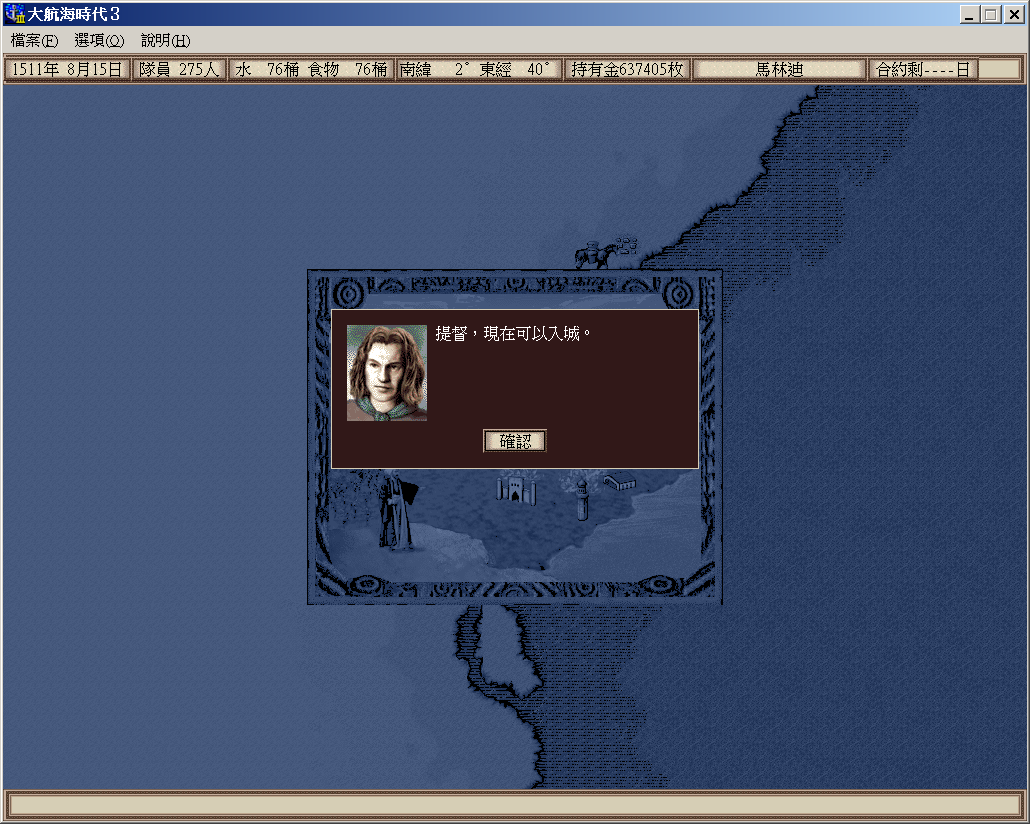
Task: Open the 說明 (Help) menu
Action: click(165, 41)
